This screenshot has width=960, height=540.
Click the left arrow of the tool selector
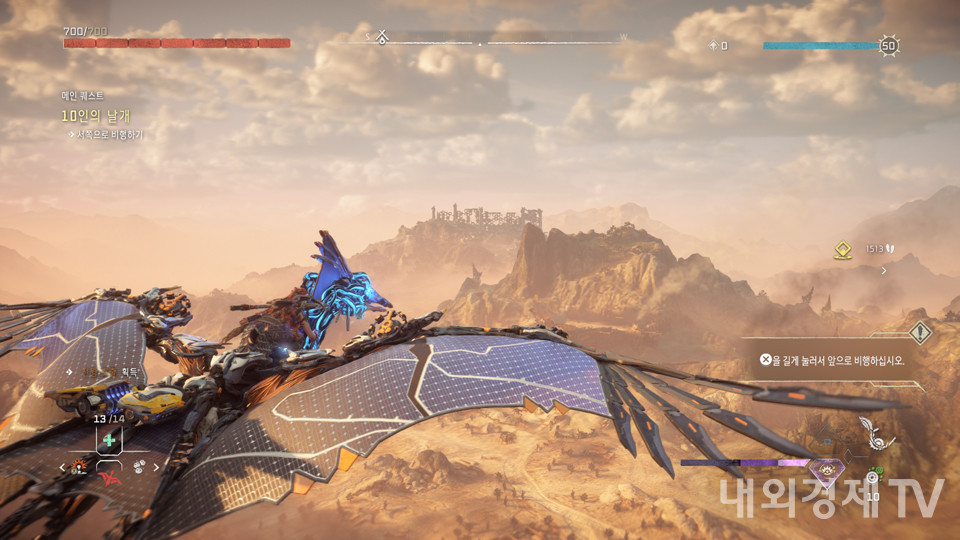click(x=64, y=467)
